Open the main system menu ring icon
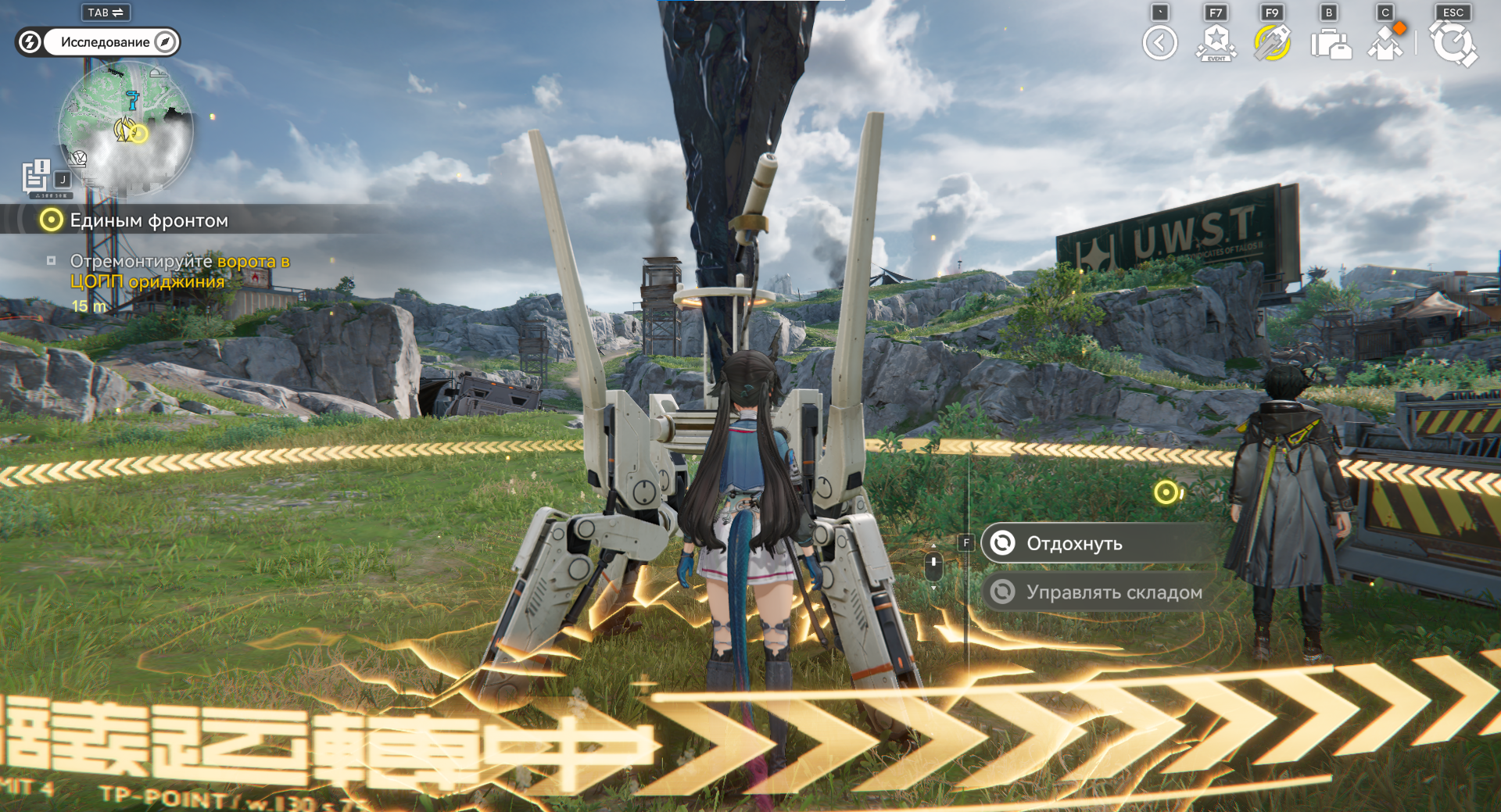The width and height of the screenshot is (1501, 812). point(1453,43)
